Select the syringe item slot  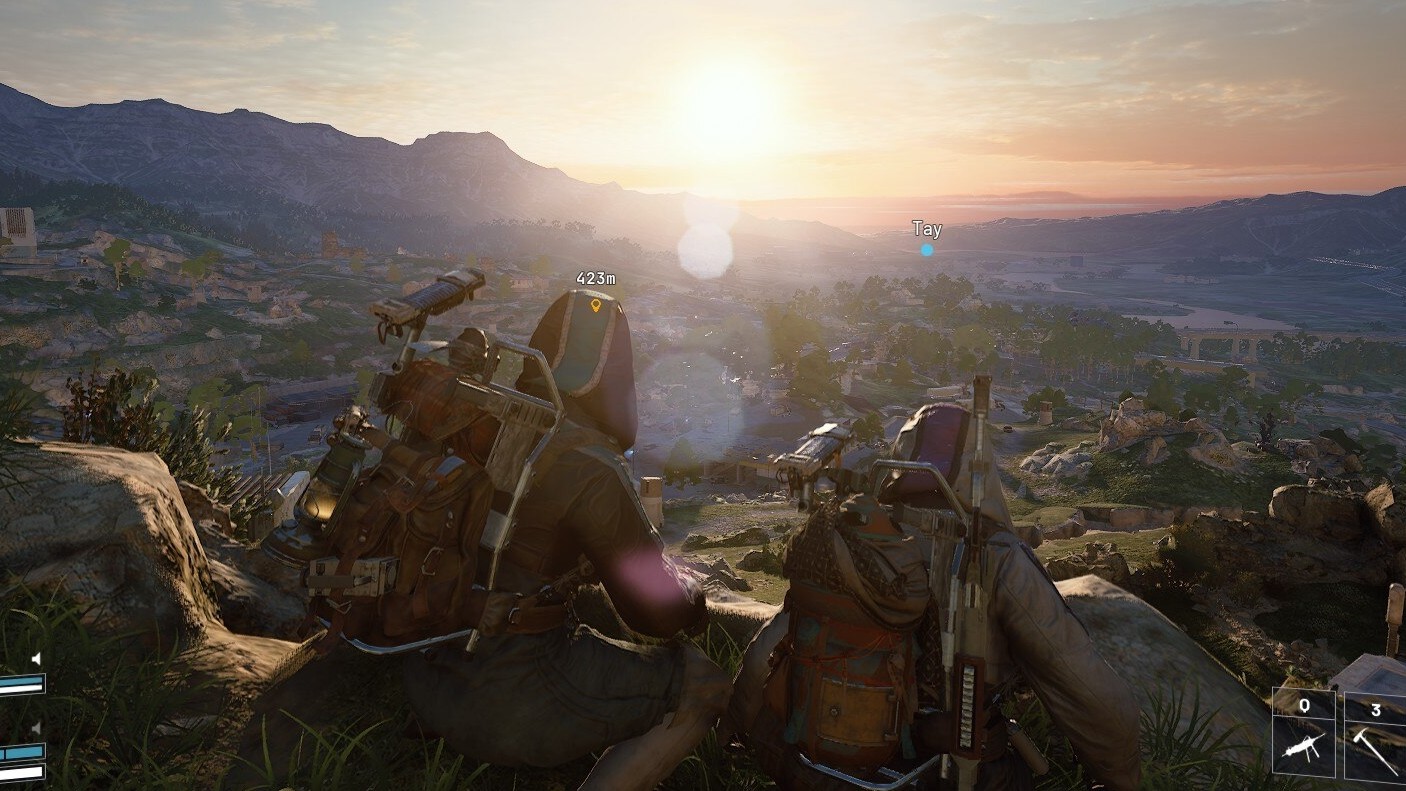coord(1304,733)
